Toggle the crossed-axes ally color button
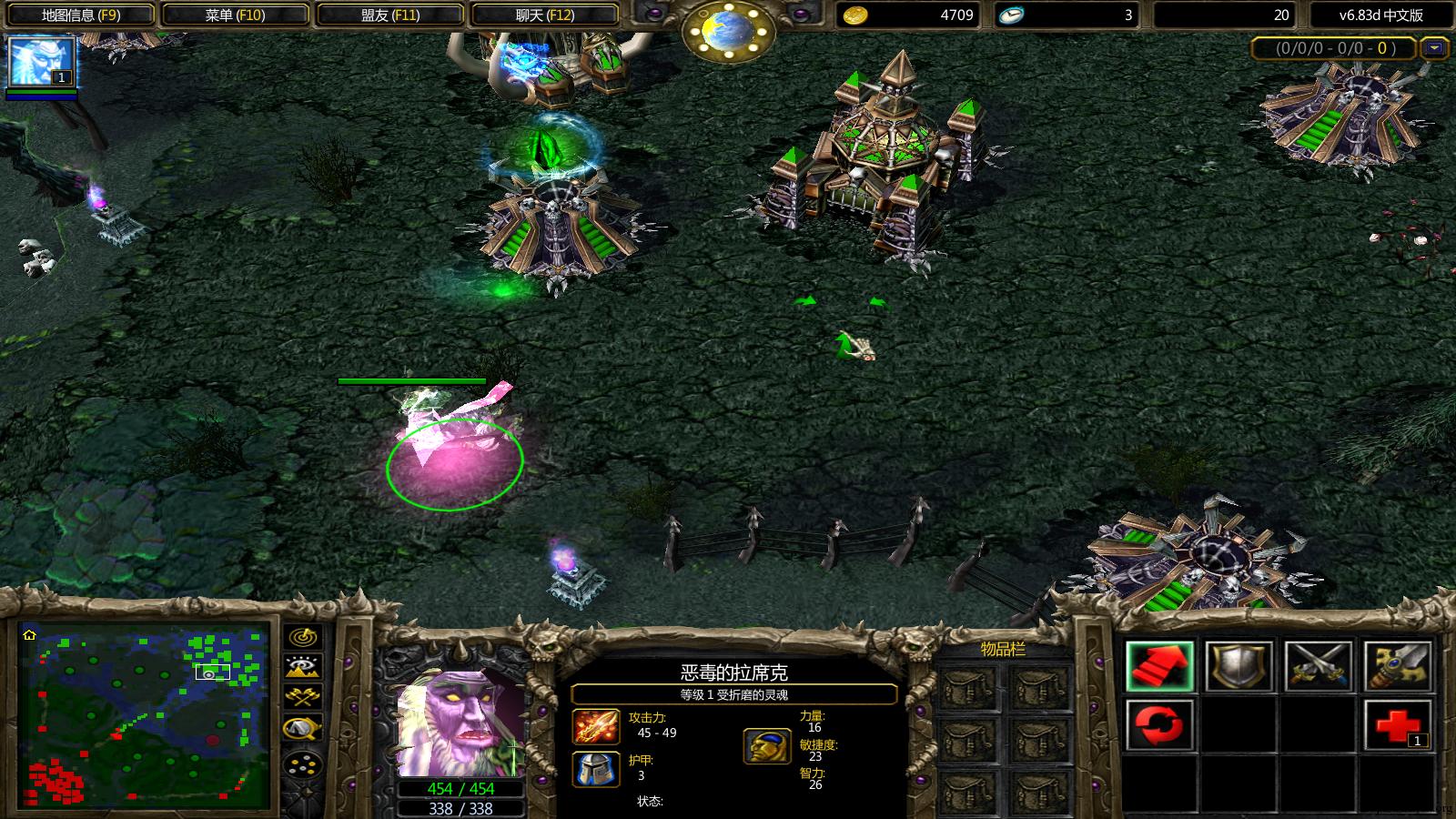Viewport: 1456px width, 819px height. (303, 698)
